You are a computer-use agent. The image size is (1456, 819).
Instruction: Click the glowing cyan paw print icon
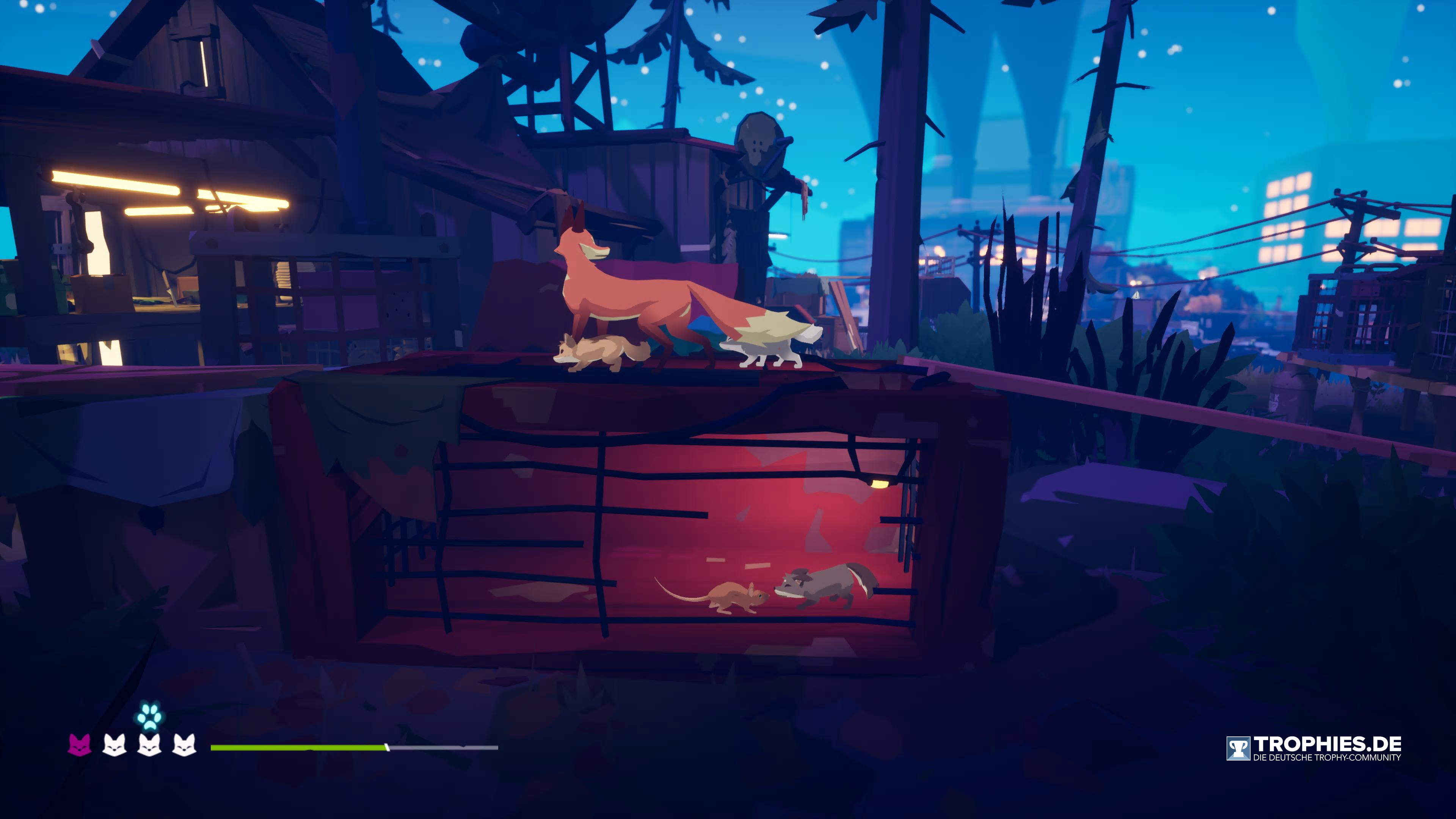click(149, 715)
